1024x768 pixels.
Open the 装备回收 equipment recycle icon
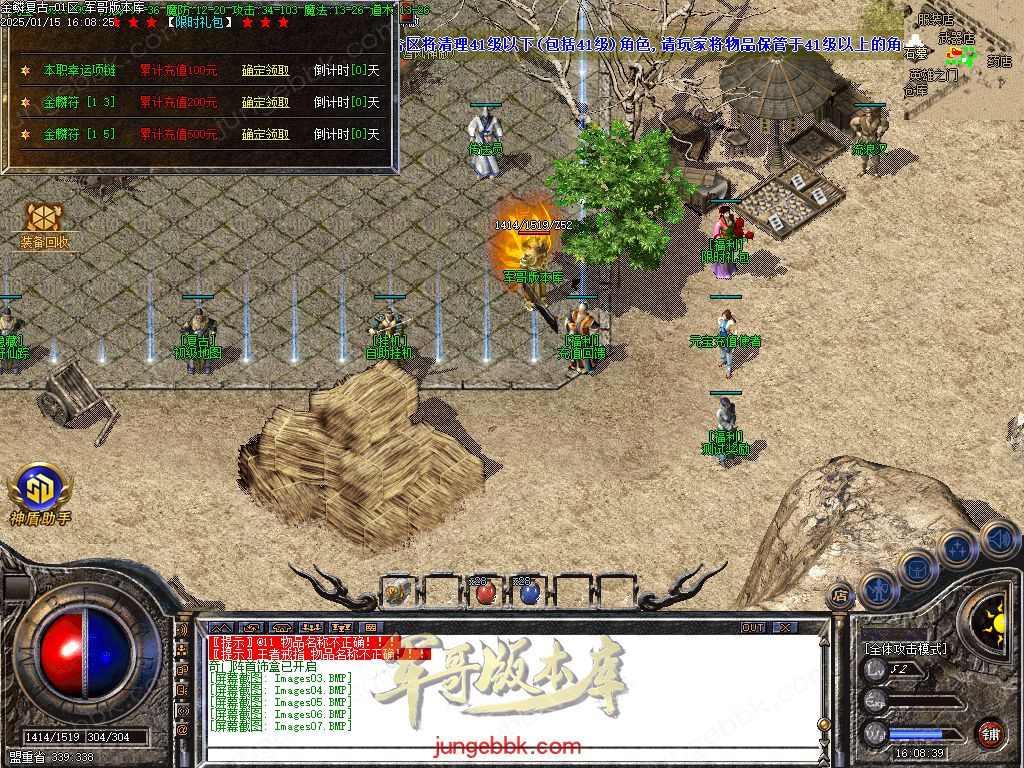(x=44, y=222)
